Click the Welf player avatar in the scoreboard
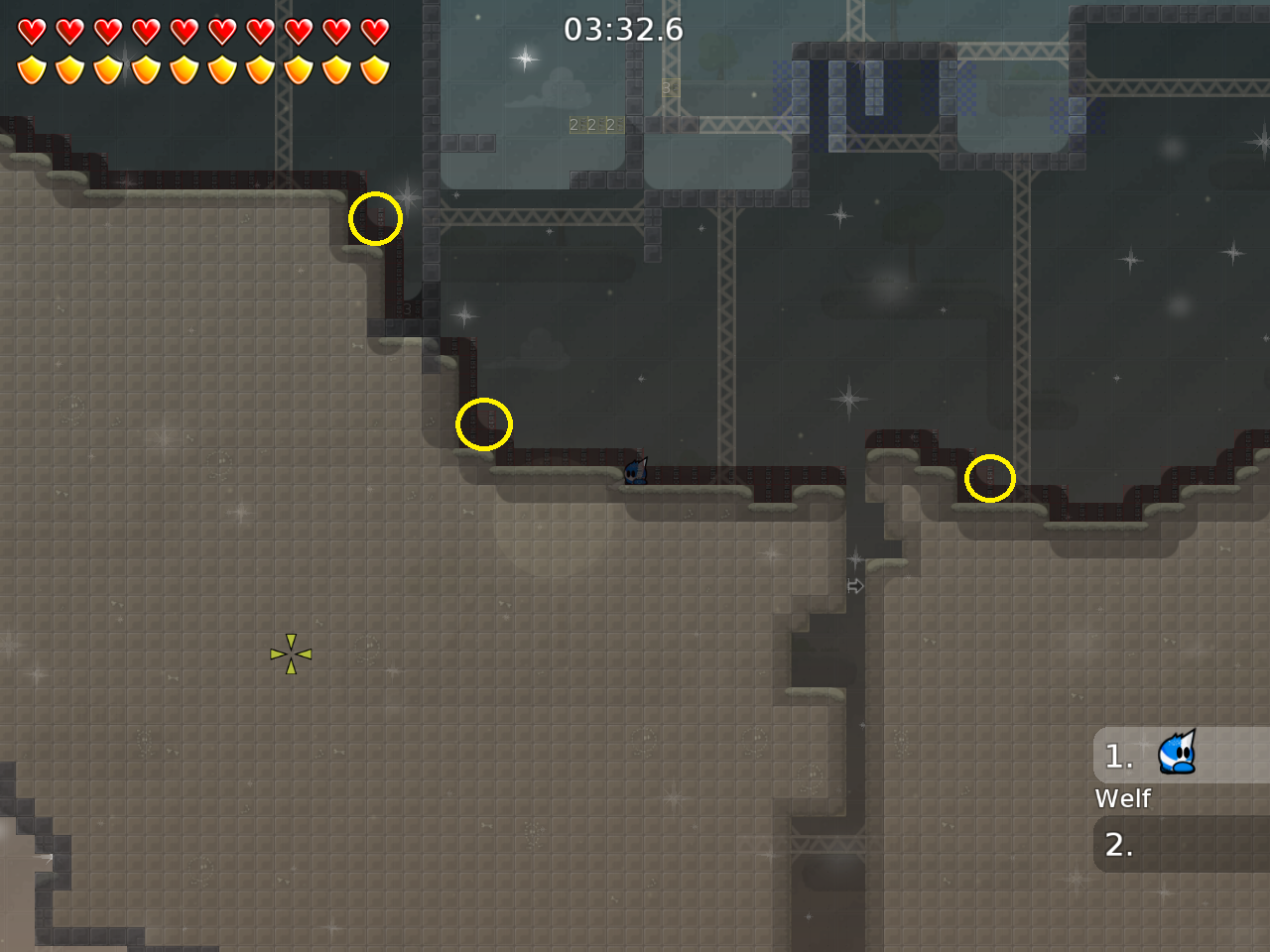The width and height of the screenshot is (1270, 952). (x=1177, y=755)
